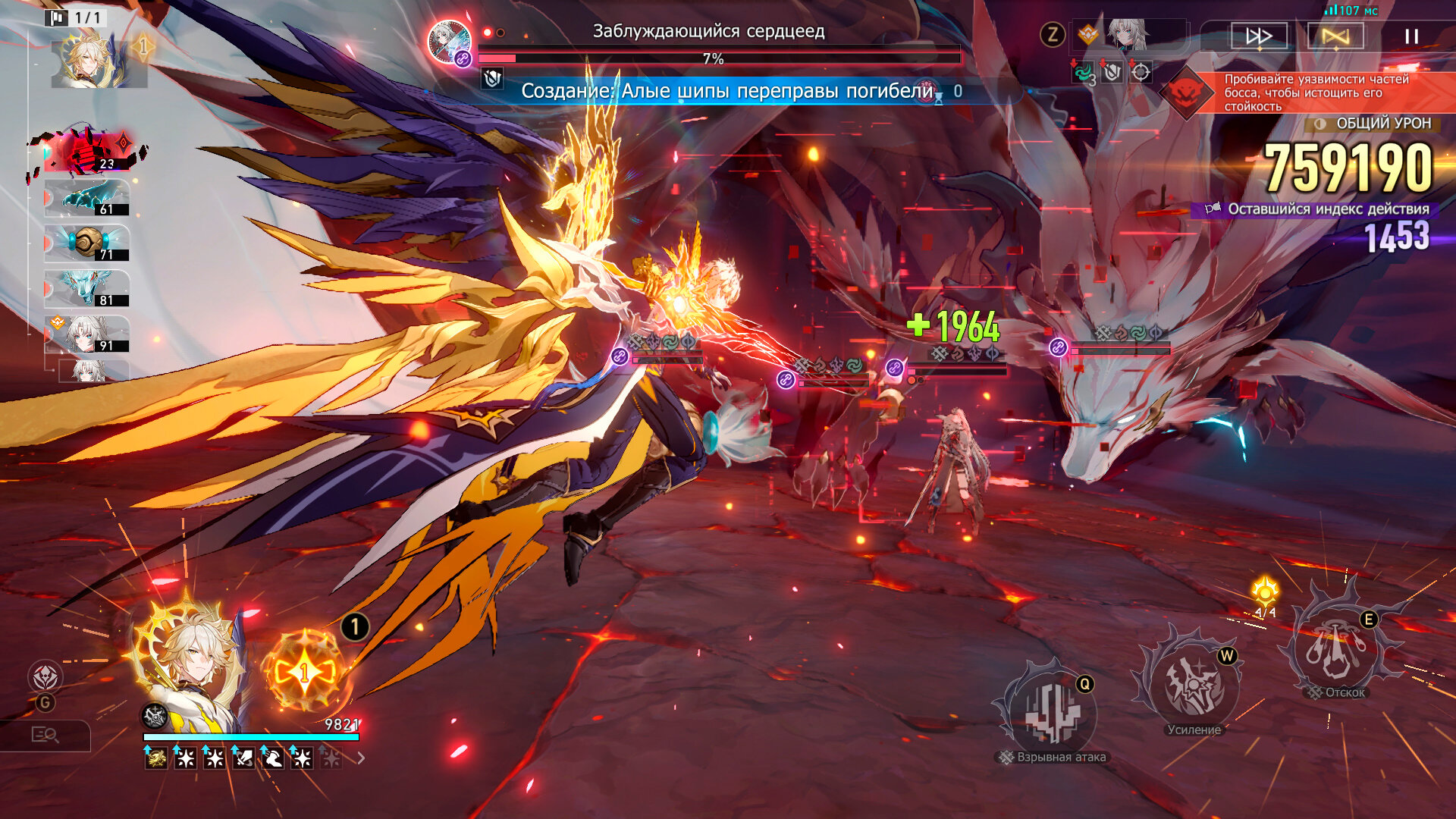Select the turn-order card numbered 61
Image resolution: width=1456 pixels, height=819 pixels.
click(87, 199)
